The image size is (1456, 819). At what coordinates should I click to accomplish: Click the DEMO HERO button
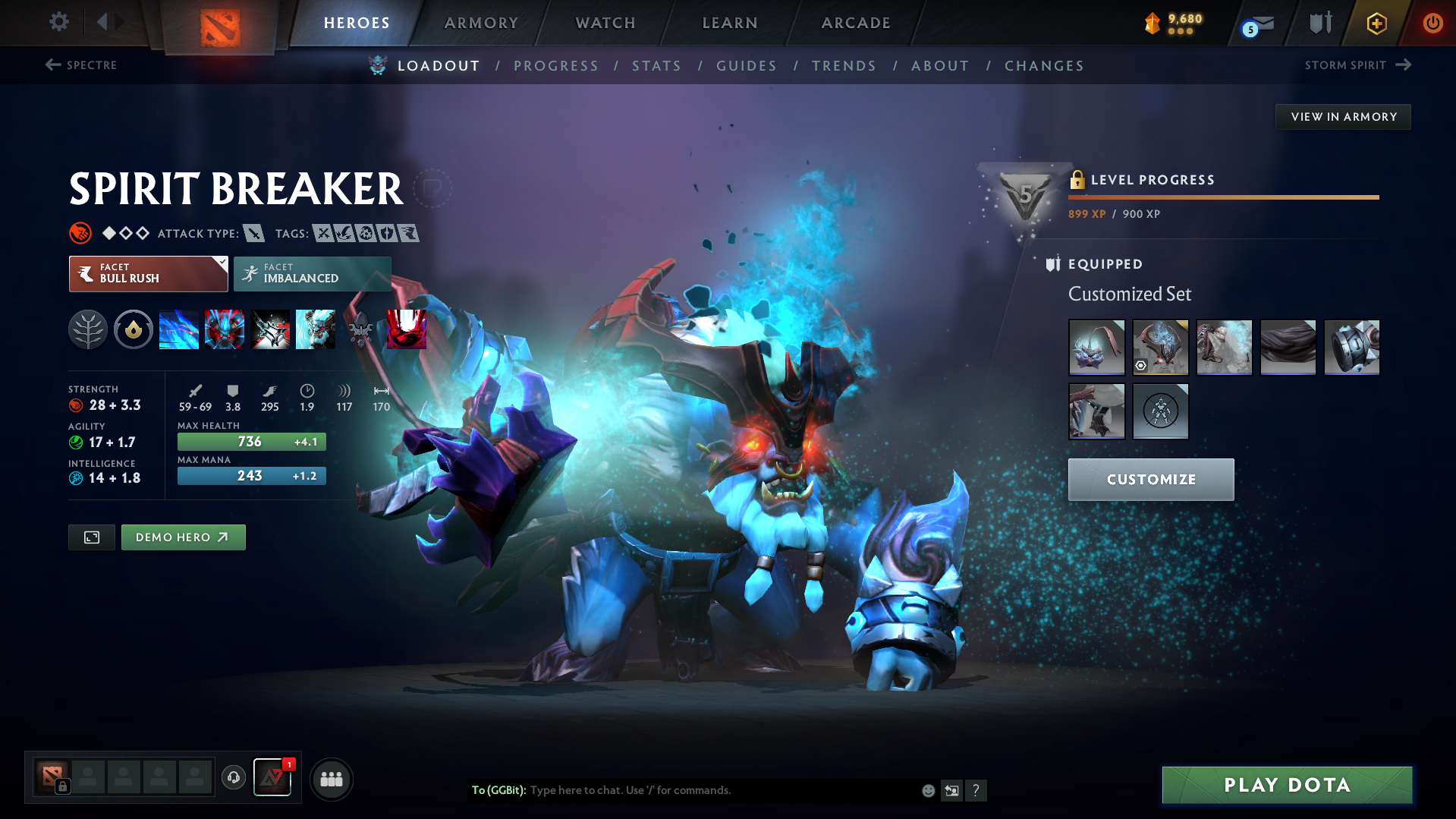point(183,537)
